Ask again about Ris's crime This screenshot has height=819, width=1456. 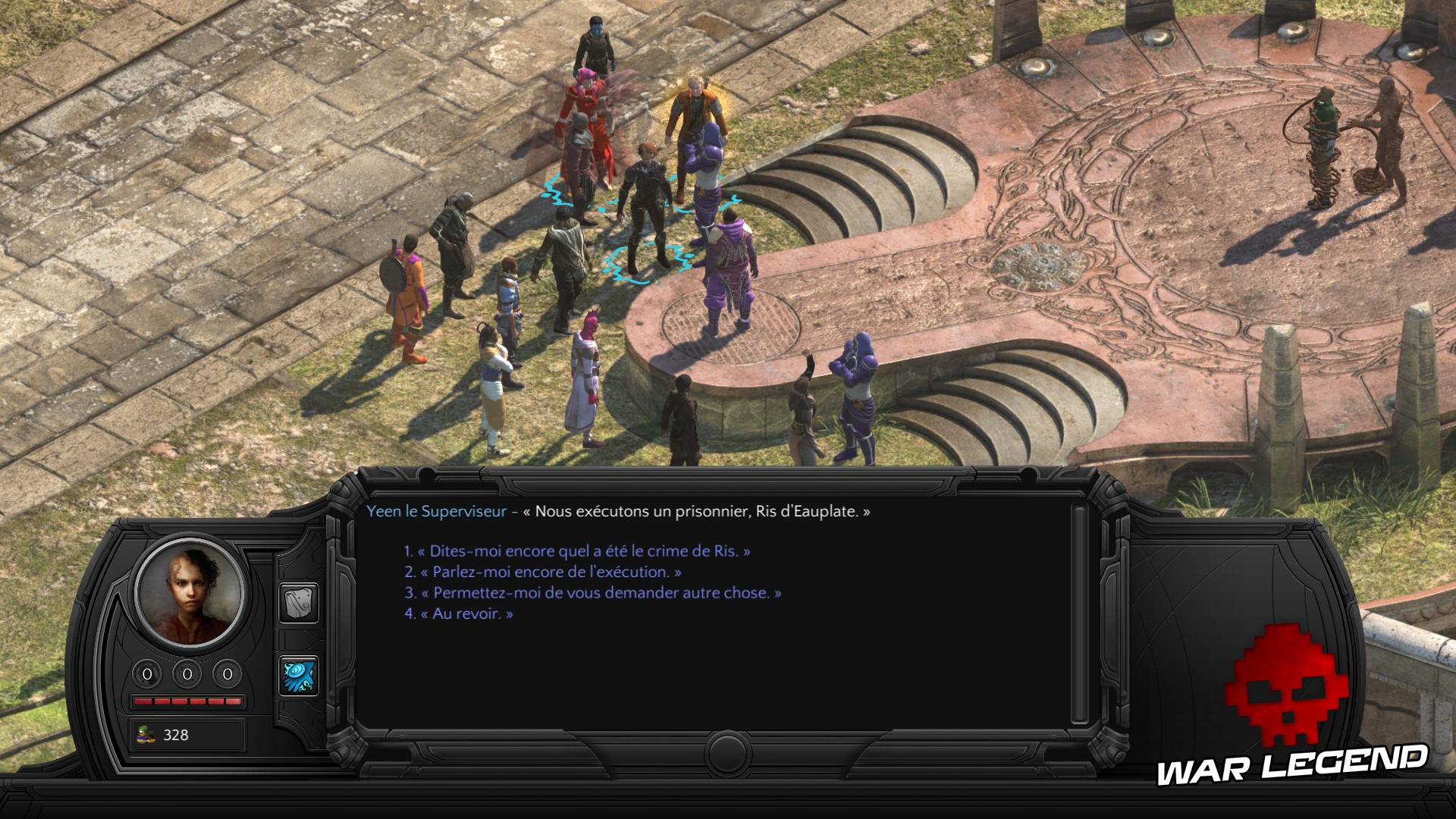(x=582, y=551)
